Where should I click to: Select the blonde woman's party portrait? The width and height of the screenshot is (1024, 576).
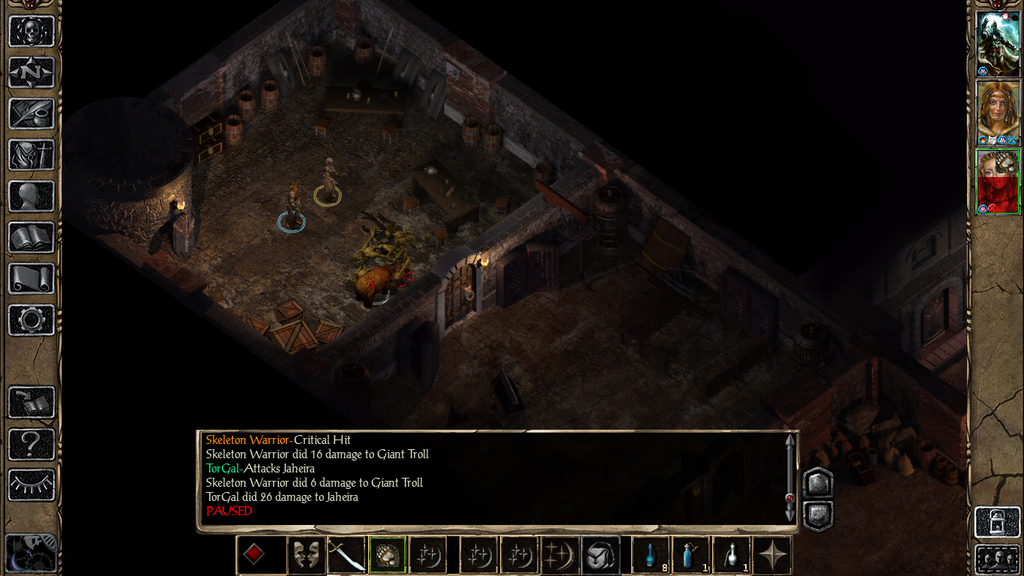click(x=998, y=112)
